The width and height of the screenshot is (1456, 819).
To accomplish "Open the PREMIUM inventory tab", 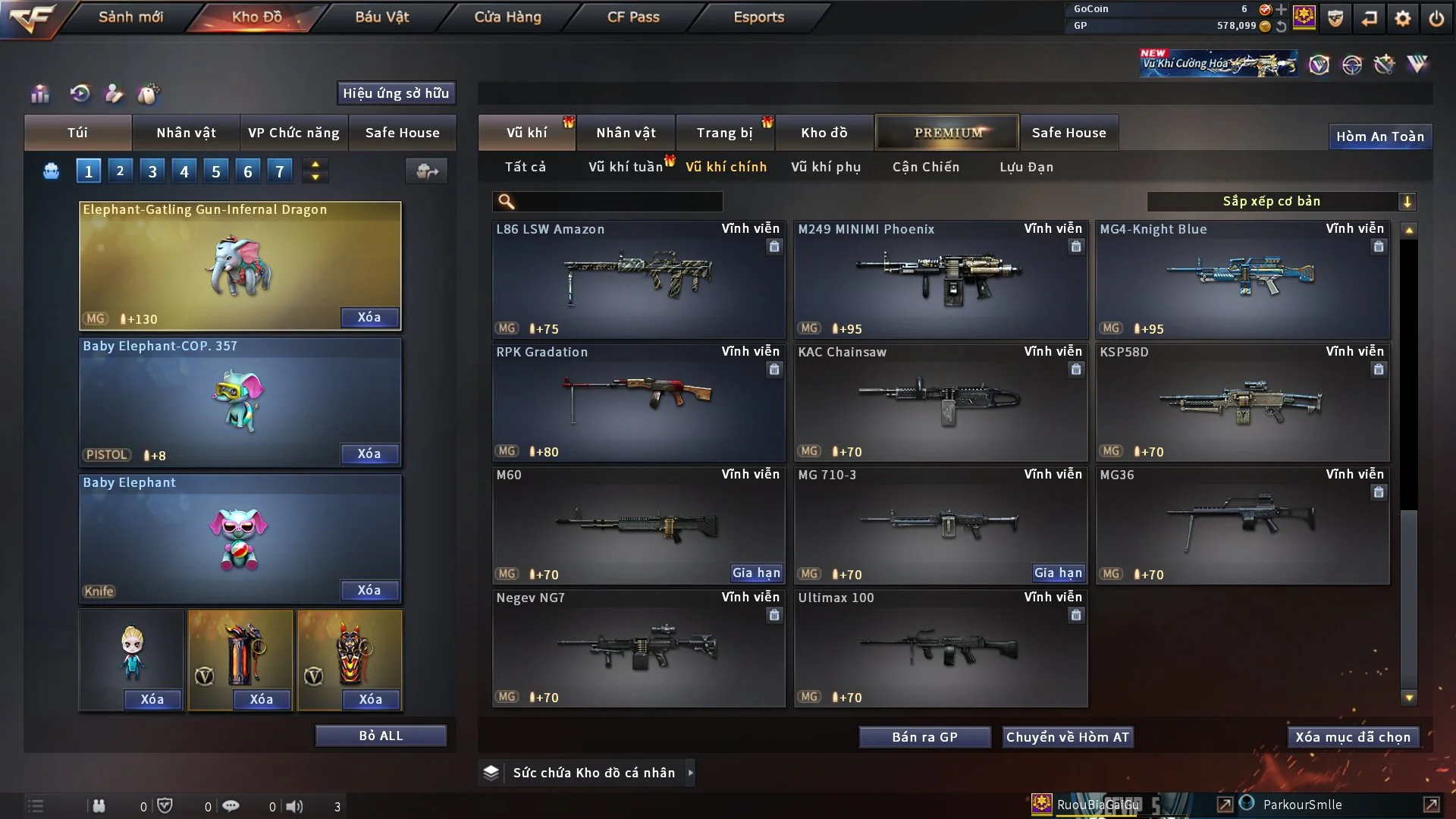I will 947,133.
